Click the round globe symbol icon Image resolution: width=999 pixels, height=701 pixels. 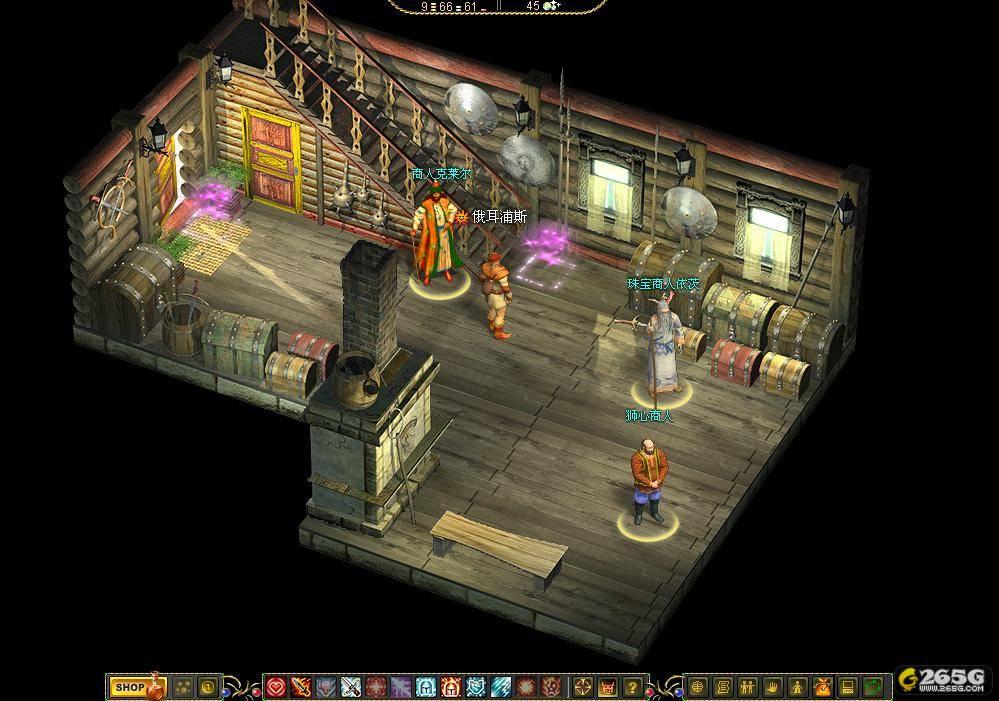point(698,687)
